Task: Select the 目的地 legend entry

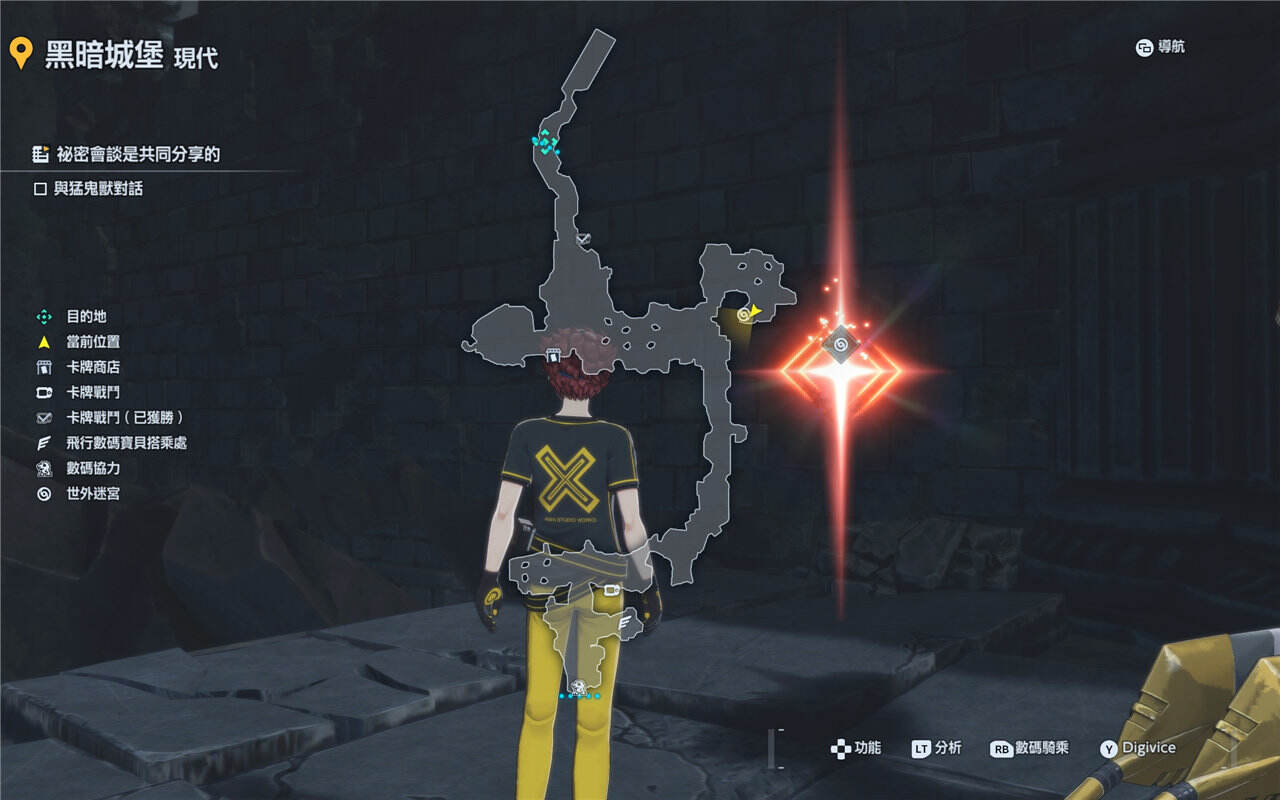Action: (85, 316)
